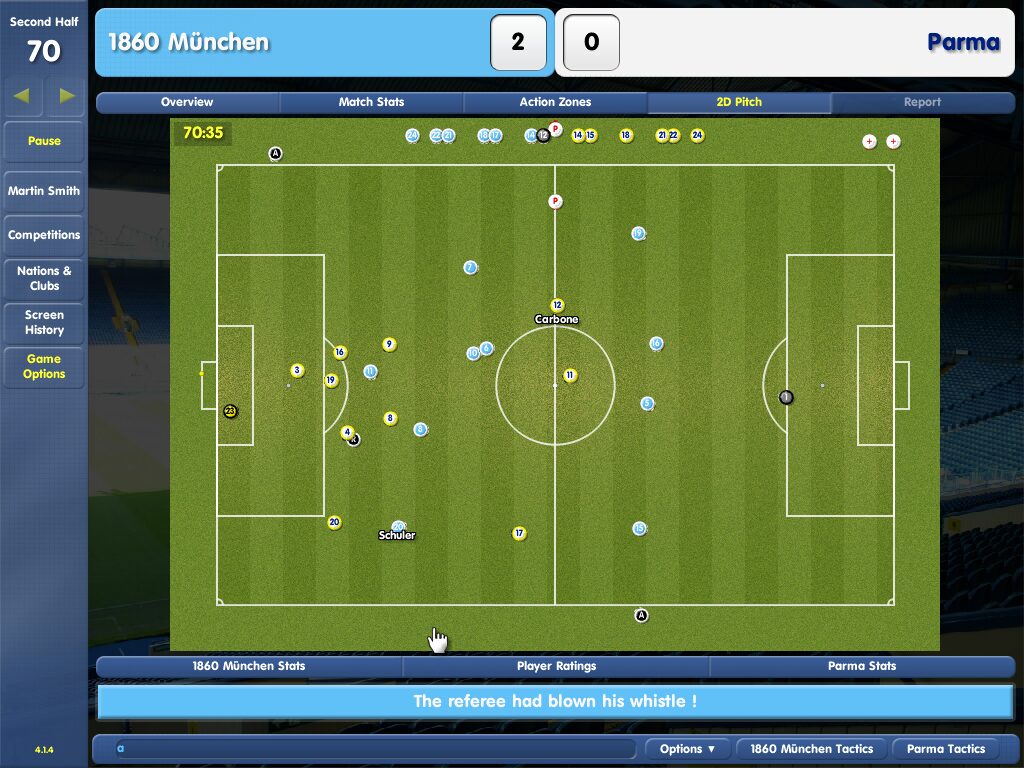Open Game Options
The height and width of the screenshot is (768, 1024).
point(44,366)
